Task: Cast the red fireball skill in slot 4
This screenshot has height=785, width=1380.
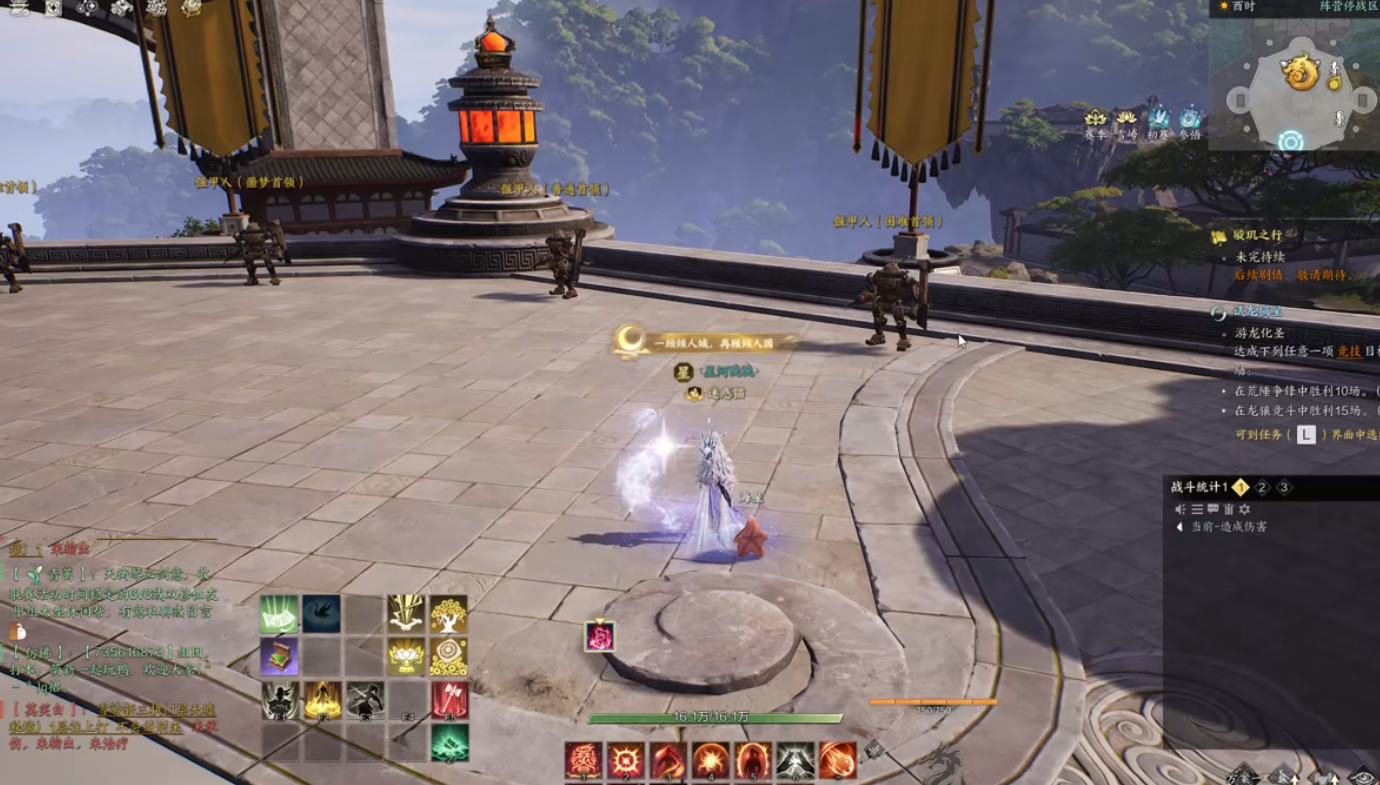Action: [711, 760]
